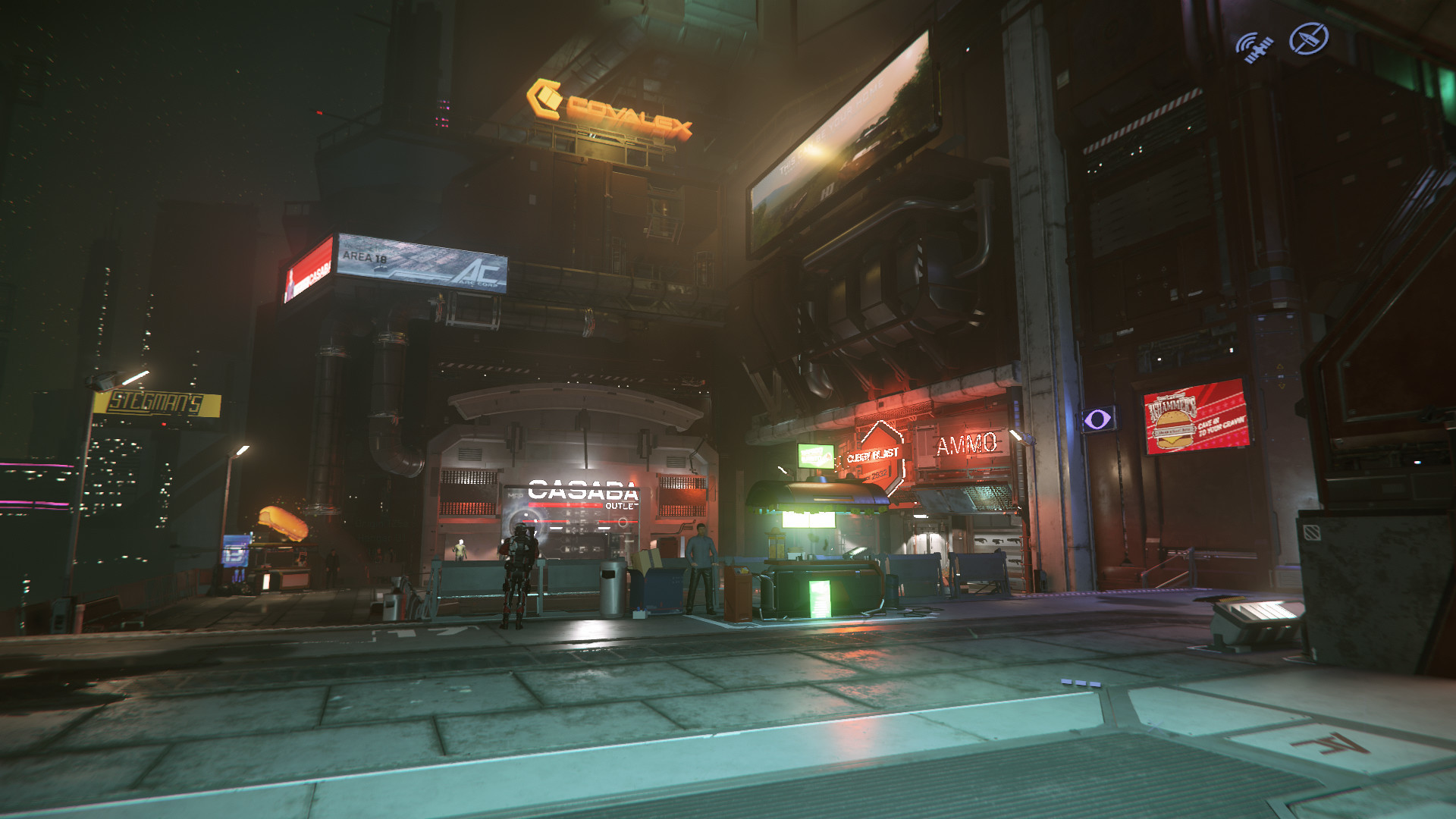The image size is (1456, 819).
Task: Click the crossed-out bullet armistice icon
Action: [x=1309, y=39]
